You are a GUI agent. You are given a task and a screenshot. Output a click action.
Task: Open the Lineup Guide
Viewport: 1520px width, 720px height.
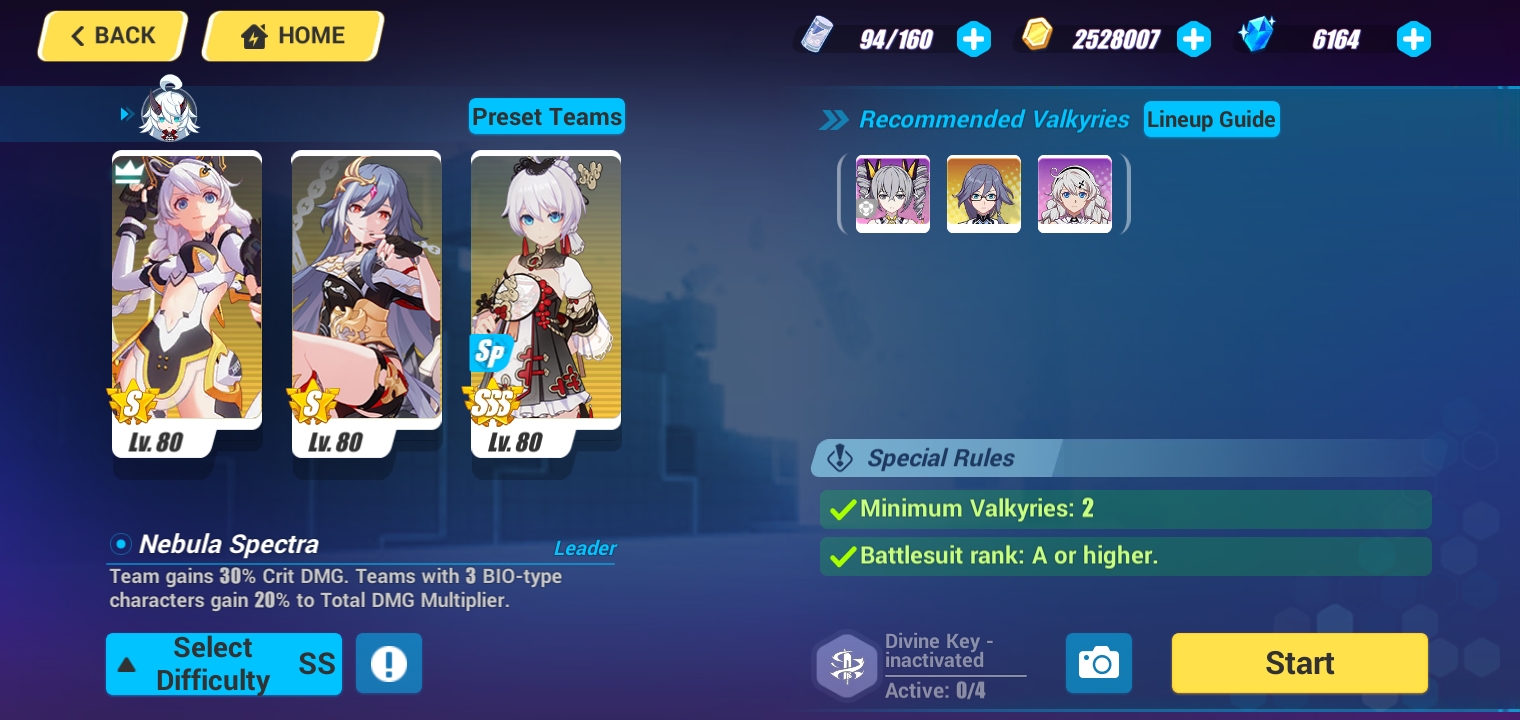[x=1211, y=119]
